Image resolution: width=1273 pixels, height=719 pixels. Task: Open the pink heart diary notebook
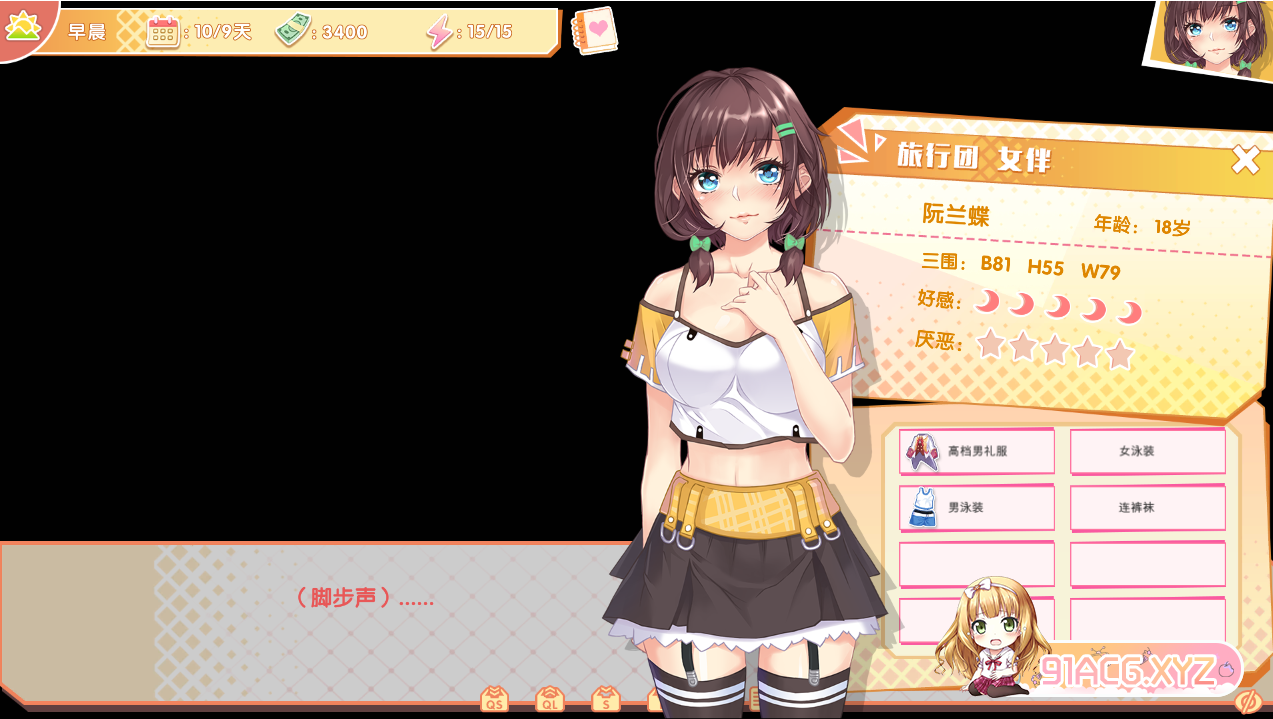tap(595, 31)
